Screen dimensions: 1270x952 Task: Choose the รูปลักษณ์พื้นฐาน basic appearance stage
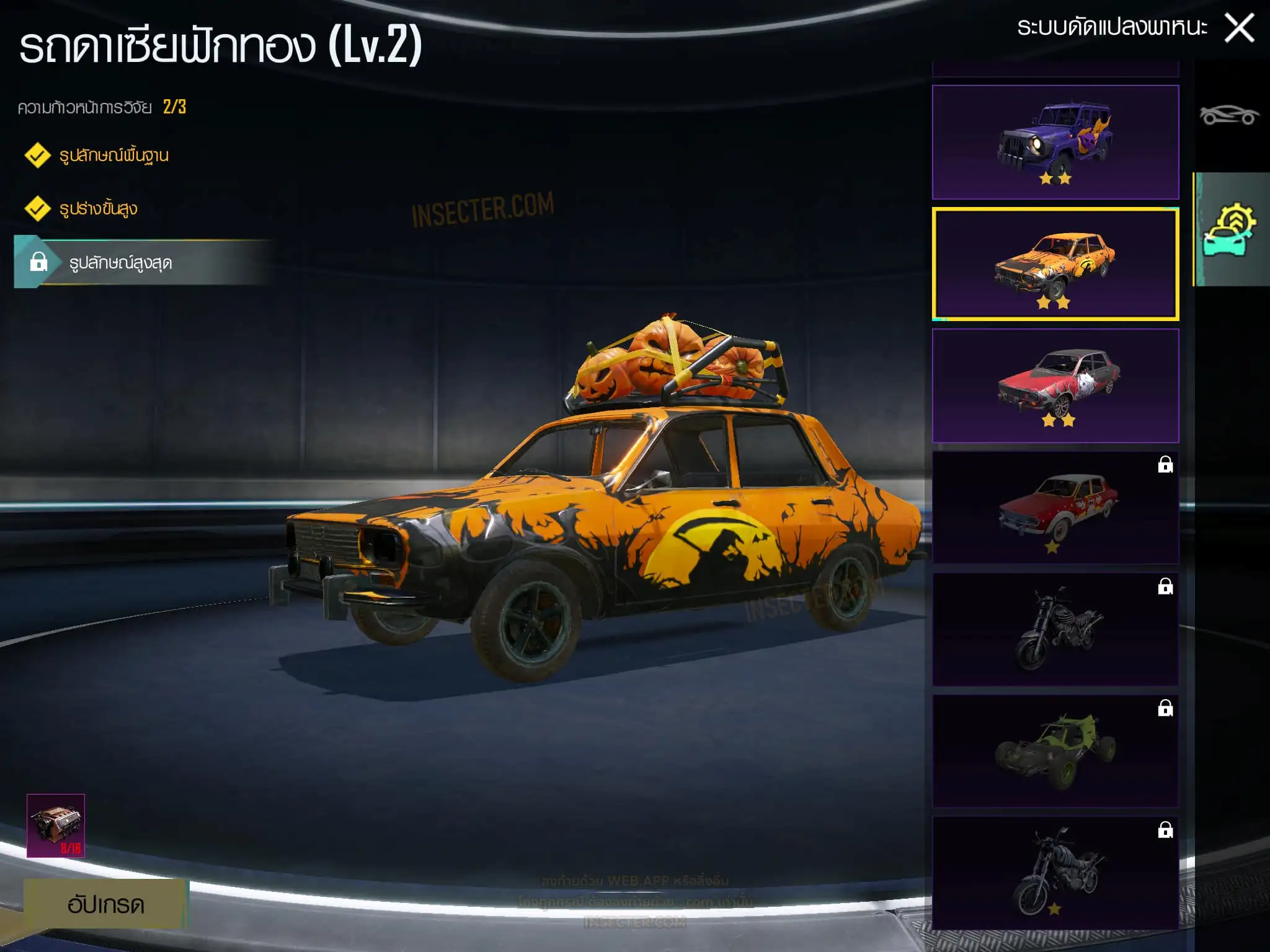pos(113,156)
